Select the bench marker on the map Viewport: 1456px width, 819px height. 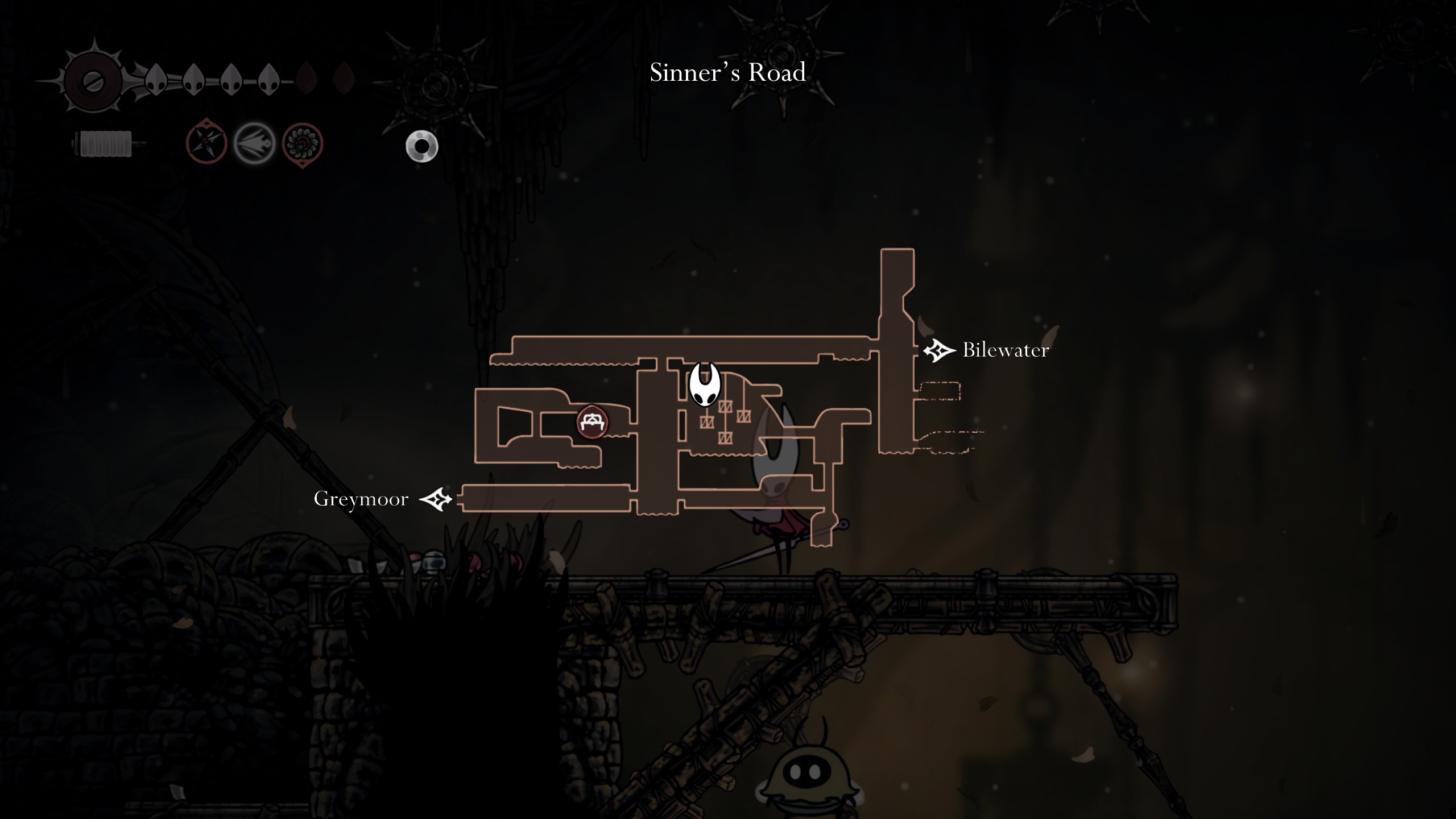593,422
